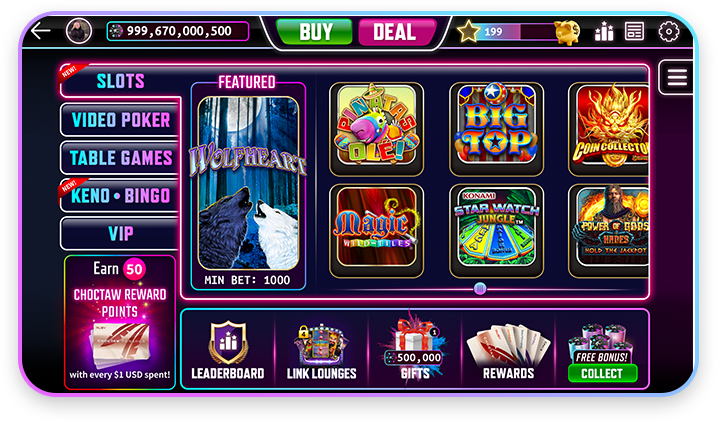717x422 pixels.
Task: Open the Link Lounges section
Action: [x=322, y=352]
